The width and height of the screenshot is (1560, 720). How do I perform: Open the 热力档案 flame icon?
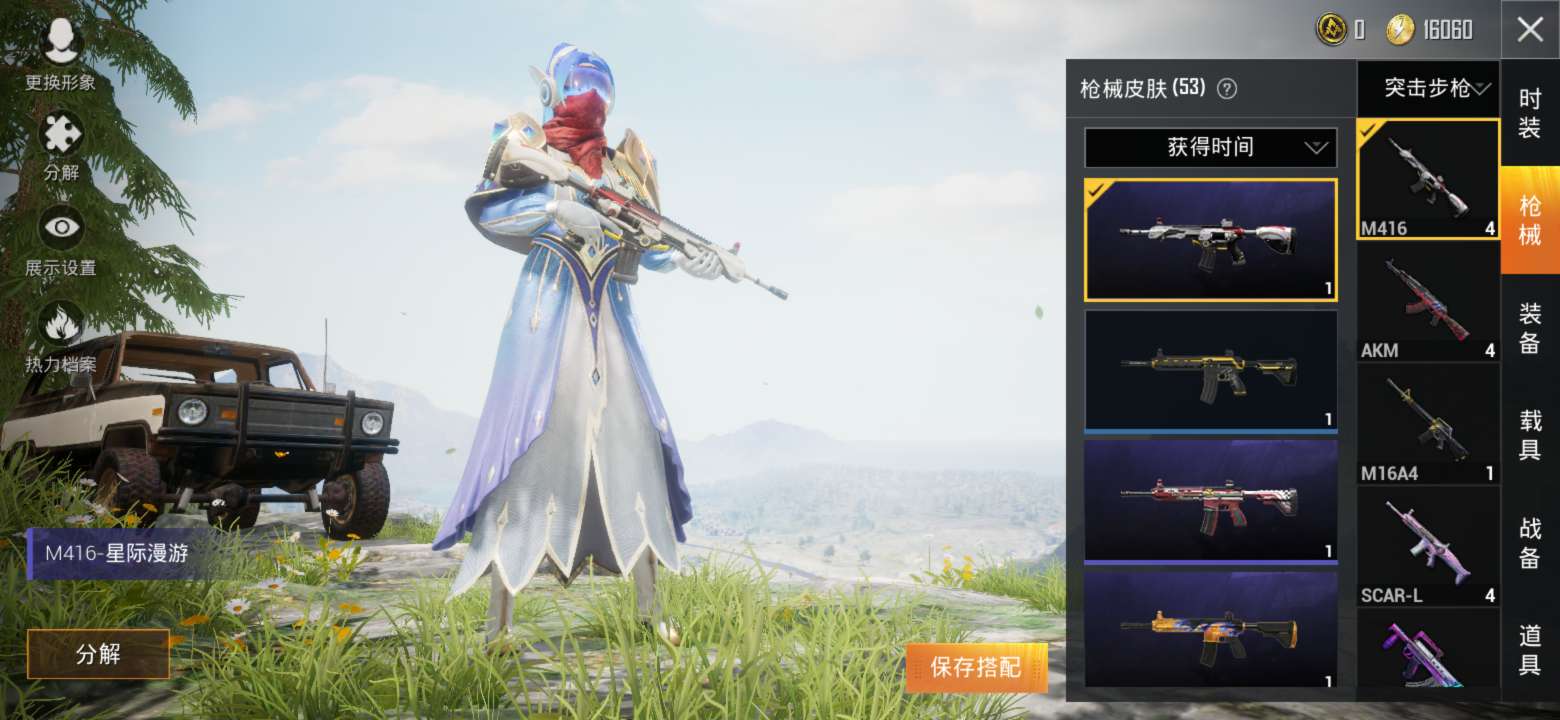pos(61,337)
